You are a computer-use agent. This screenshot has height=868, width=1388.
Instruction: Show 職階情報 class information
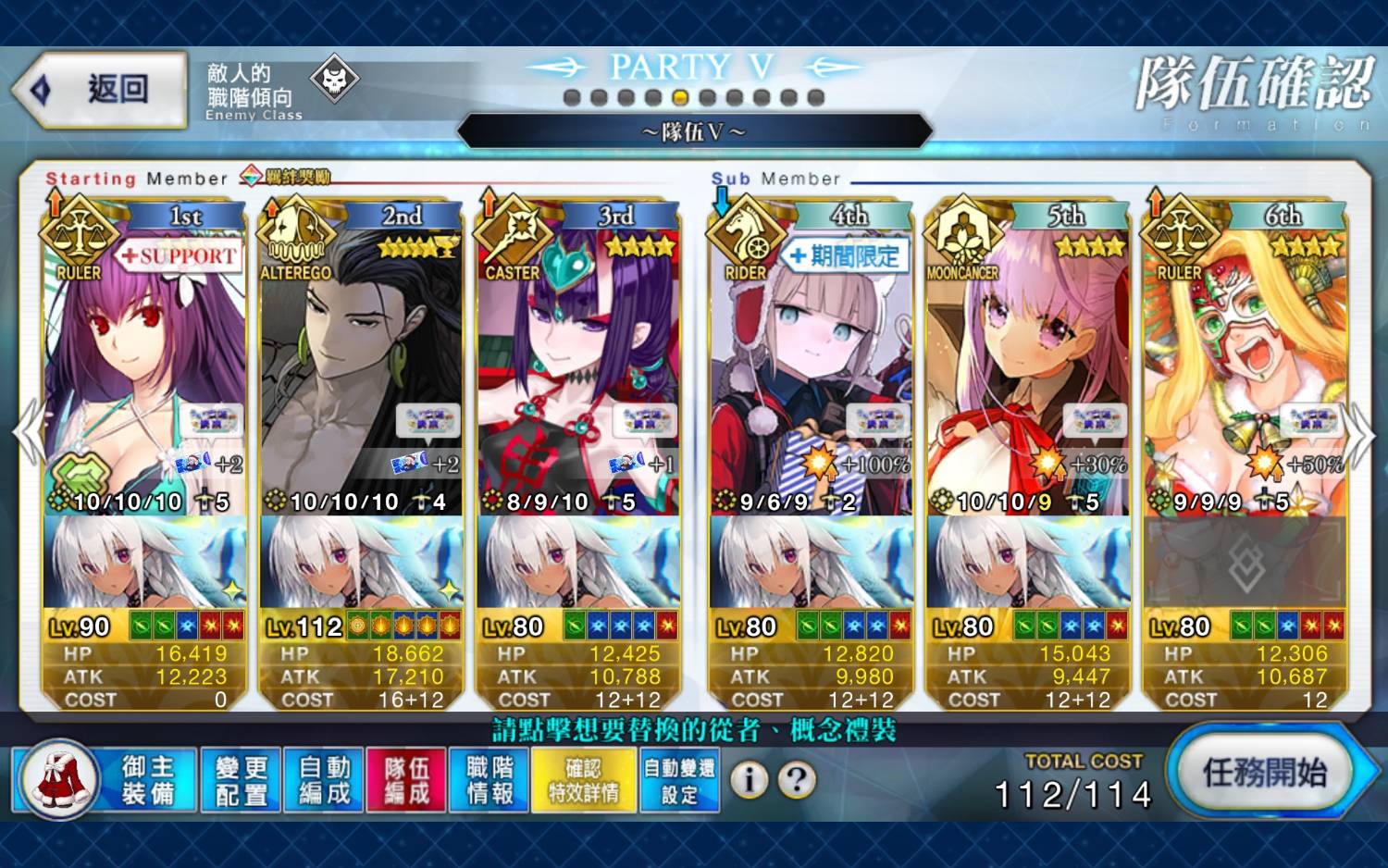pos(490,780)
